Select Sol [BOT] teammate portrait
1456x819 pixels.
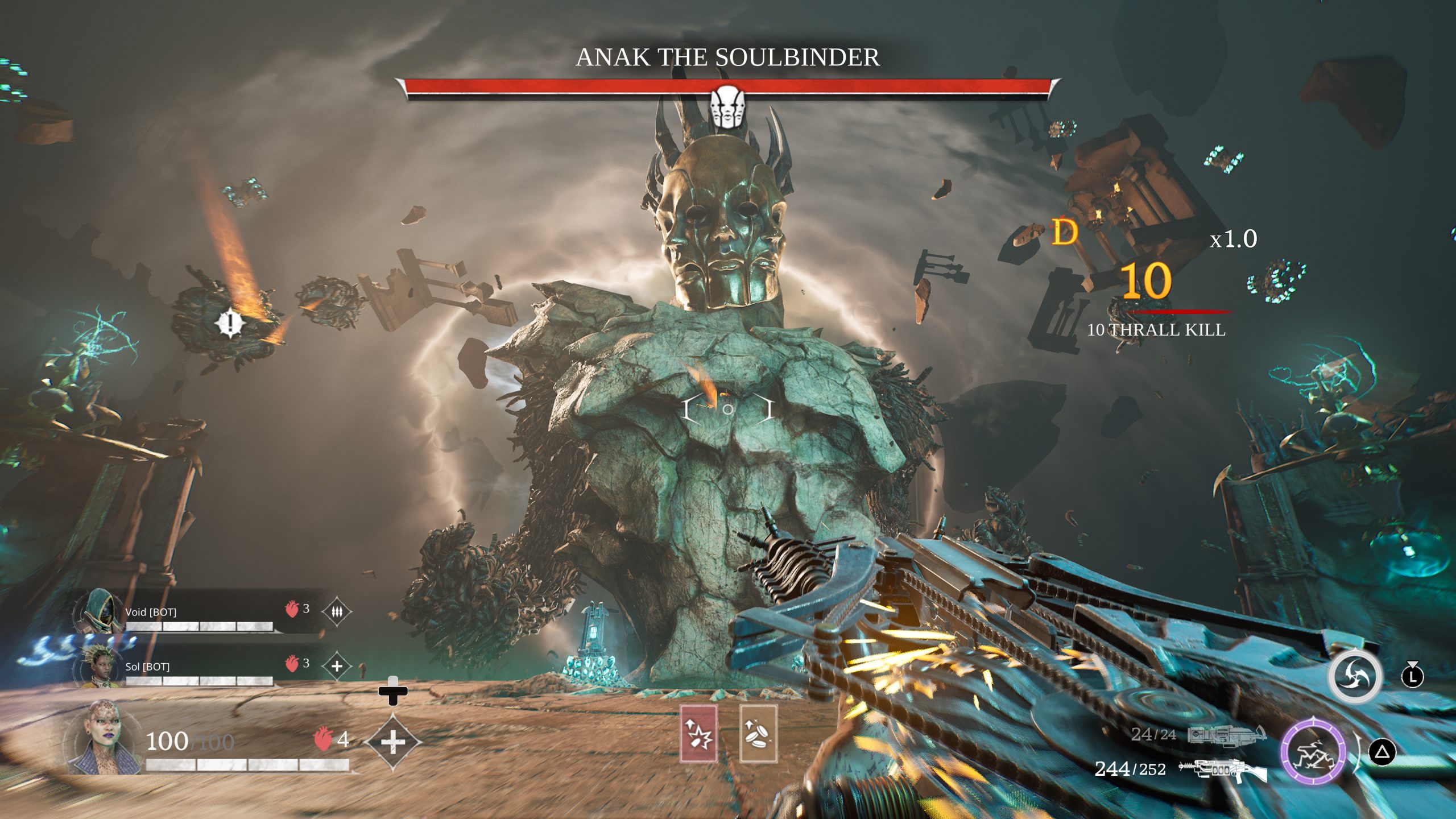(x=98, y=667)
